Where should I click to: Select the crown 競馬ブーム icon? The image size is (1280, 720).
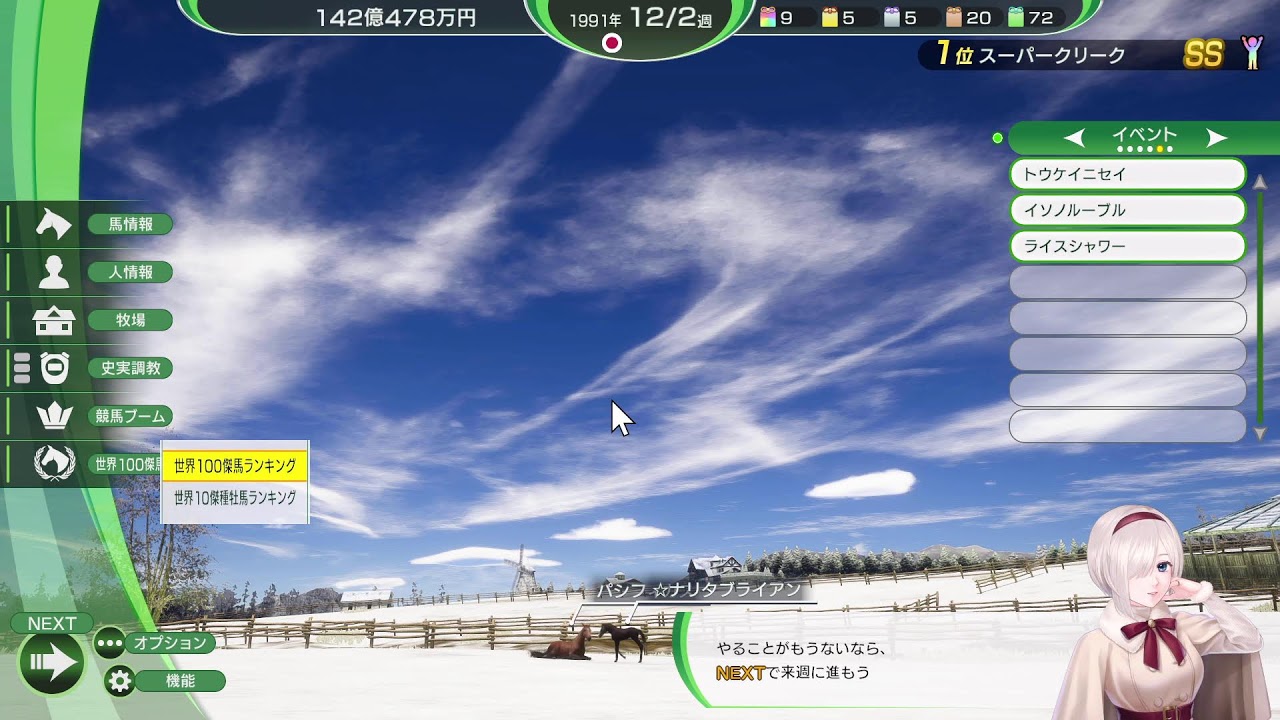(55, 416)
